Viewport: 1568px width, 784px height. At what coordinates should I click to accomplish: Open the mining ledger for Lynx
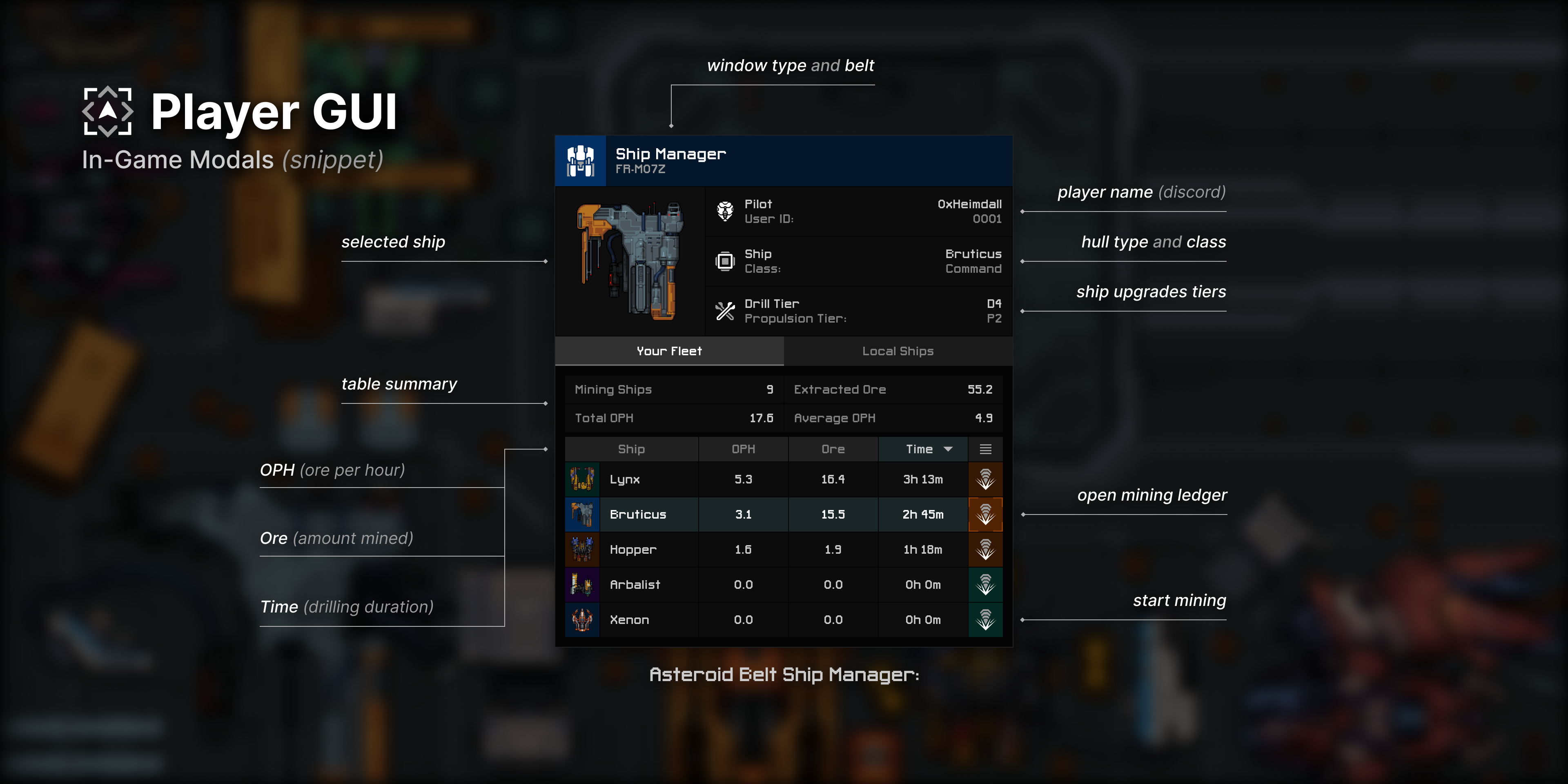(985, 480)
